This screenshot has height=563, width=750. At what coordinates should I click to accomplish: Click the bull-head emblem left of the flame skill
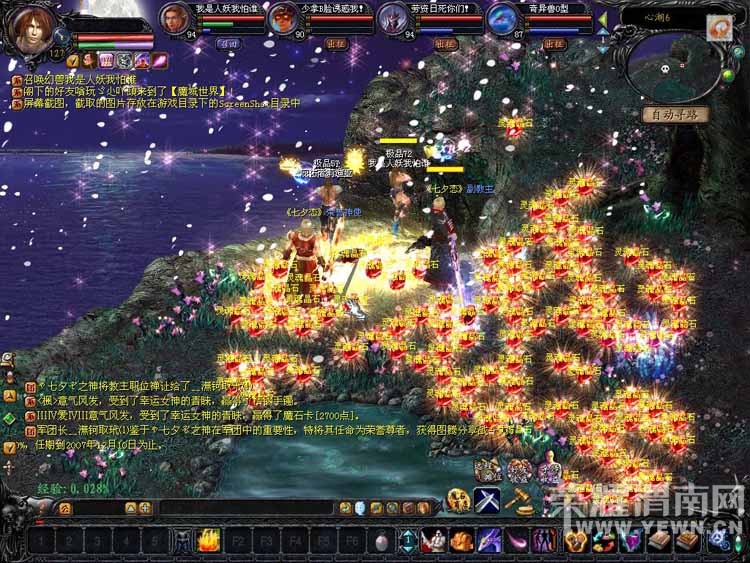[183, 541]
